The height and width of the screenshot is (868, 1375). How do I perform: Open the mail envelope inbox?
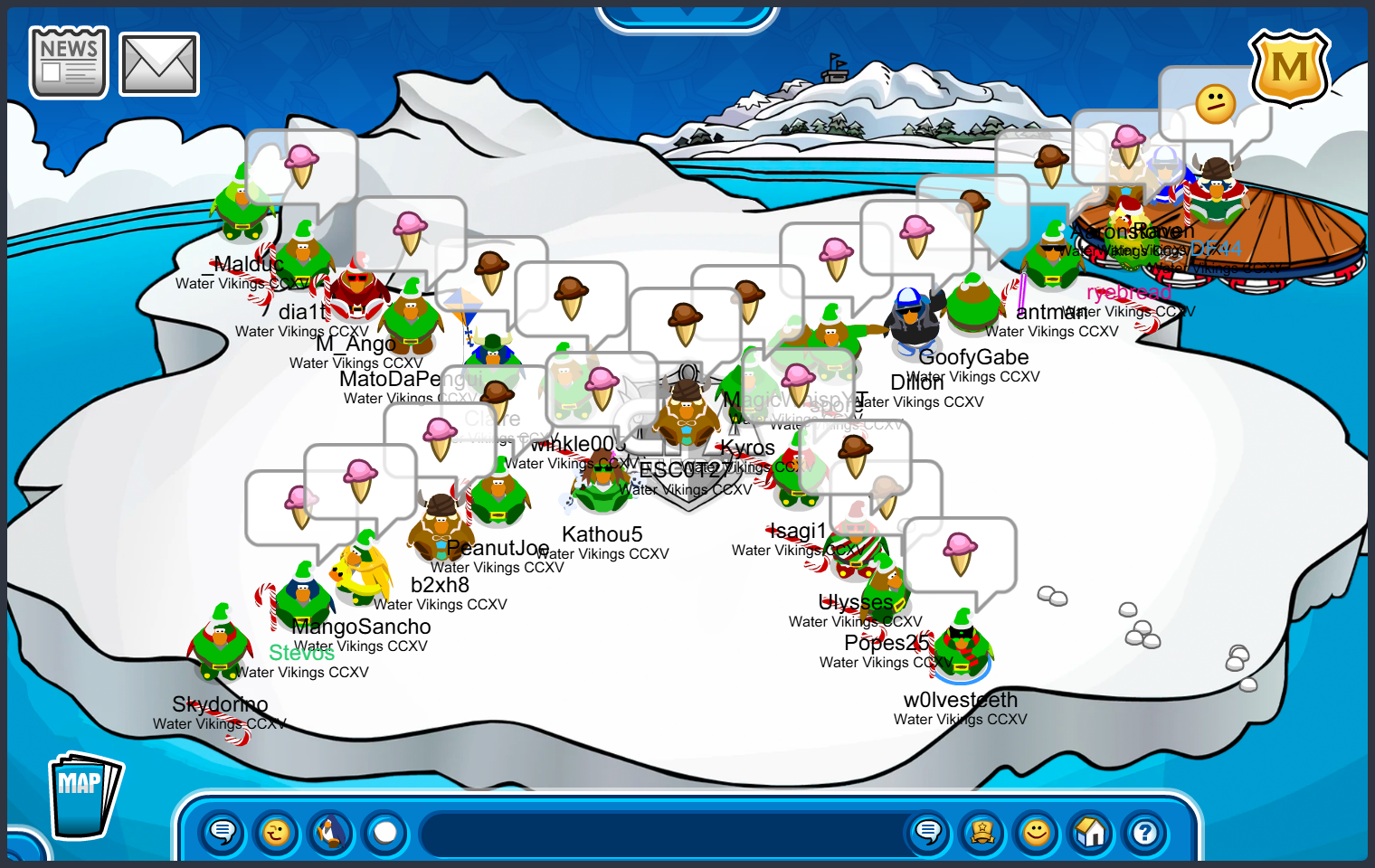(159, 64)
